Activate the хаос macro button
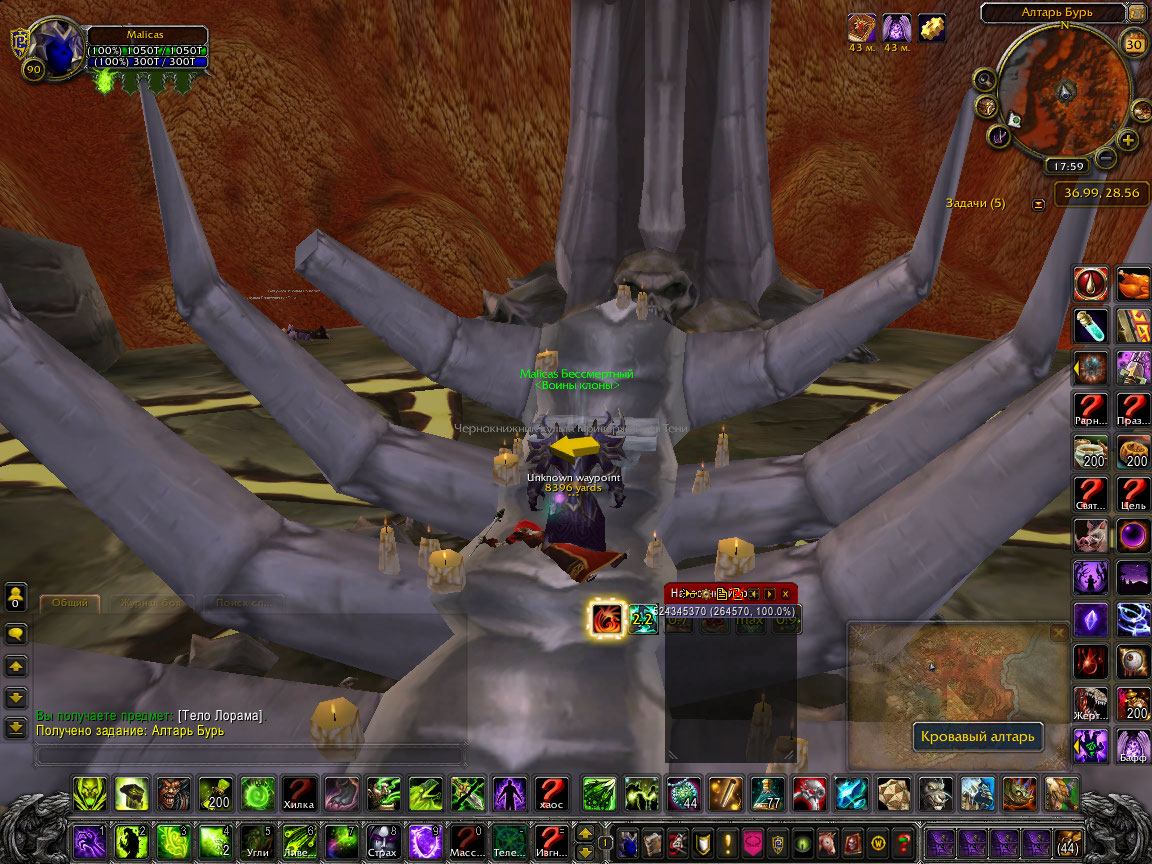 click(551, 794)
